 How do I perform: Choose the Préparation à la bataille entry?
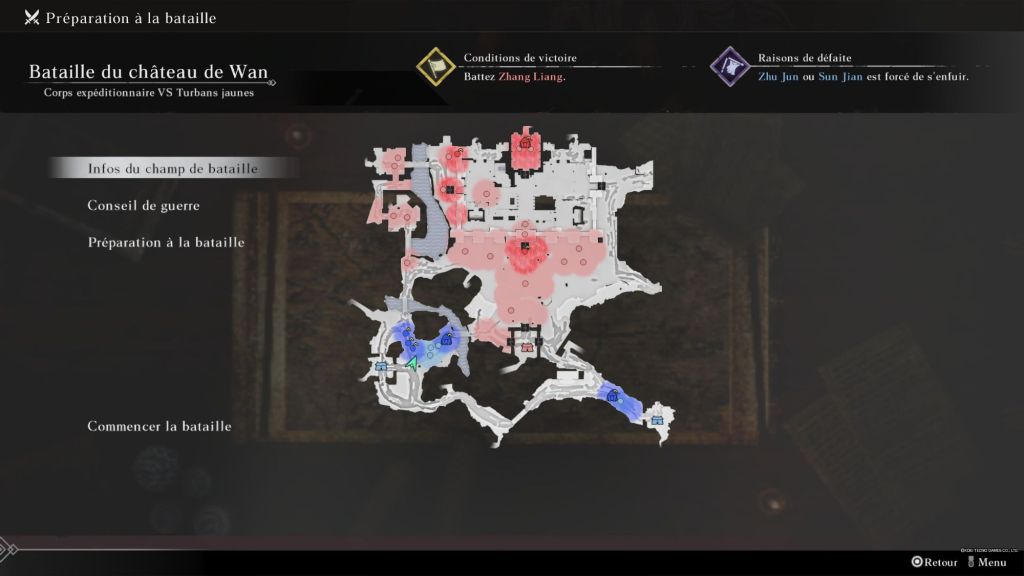pyautogui.click(x=166, y=242)
